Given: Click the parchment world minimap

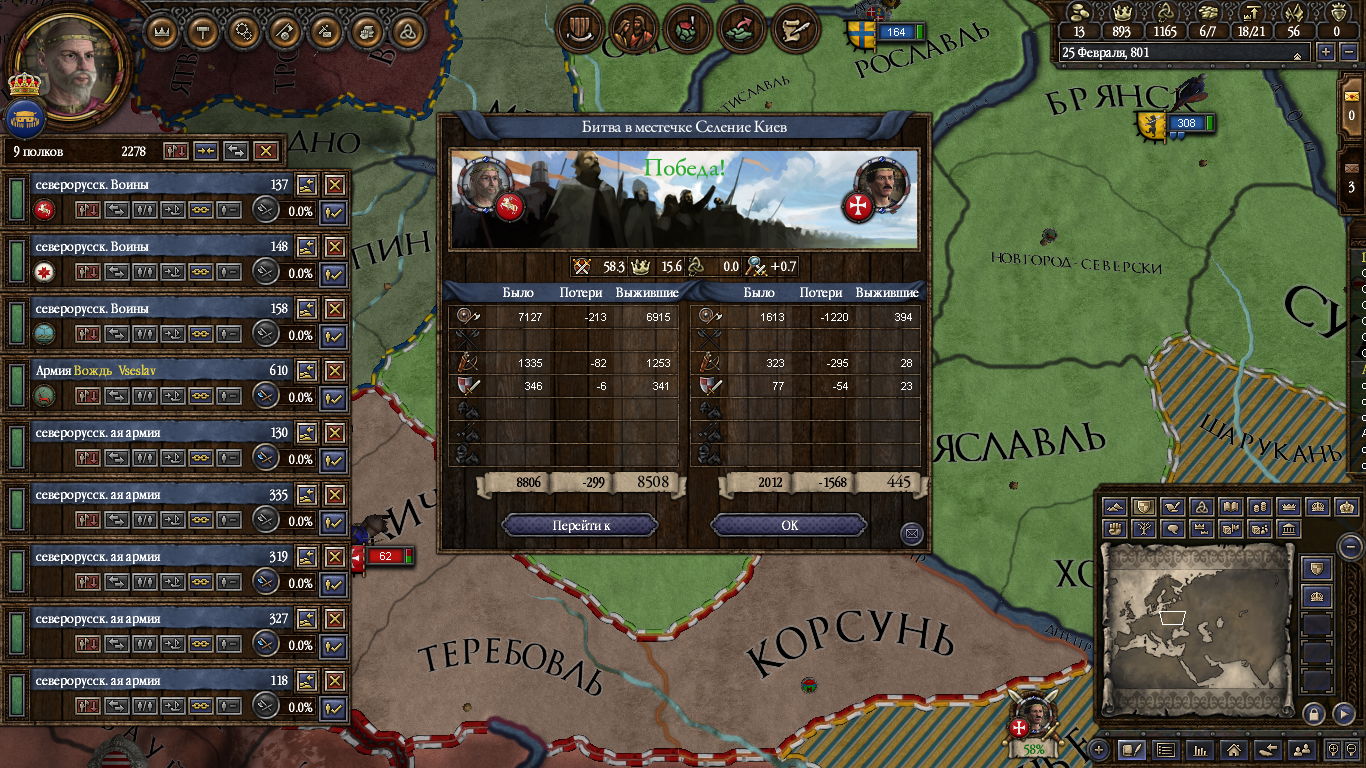Looking at the screenshot, I should (1196, 629).
